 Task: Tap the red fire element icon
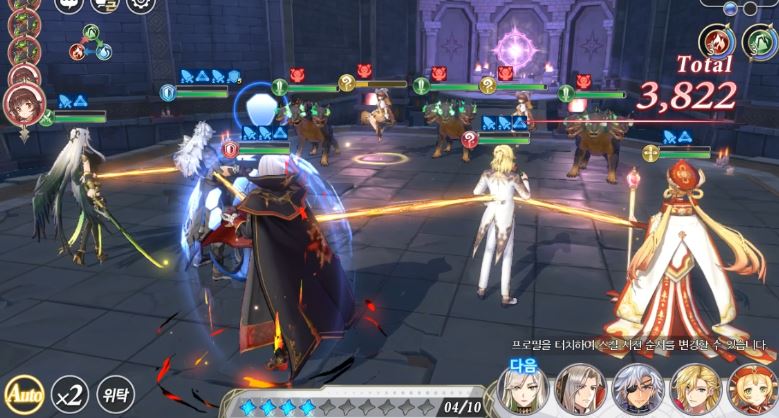pyautogui.click(x=717, y=42)
